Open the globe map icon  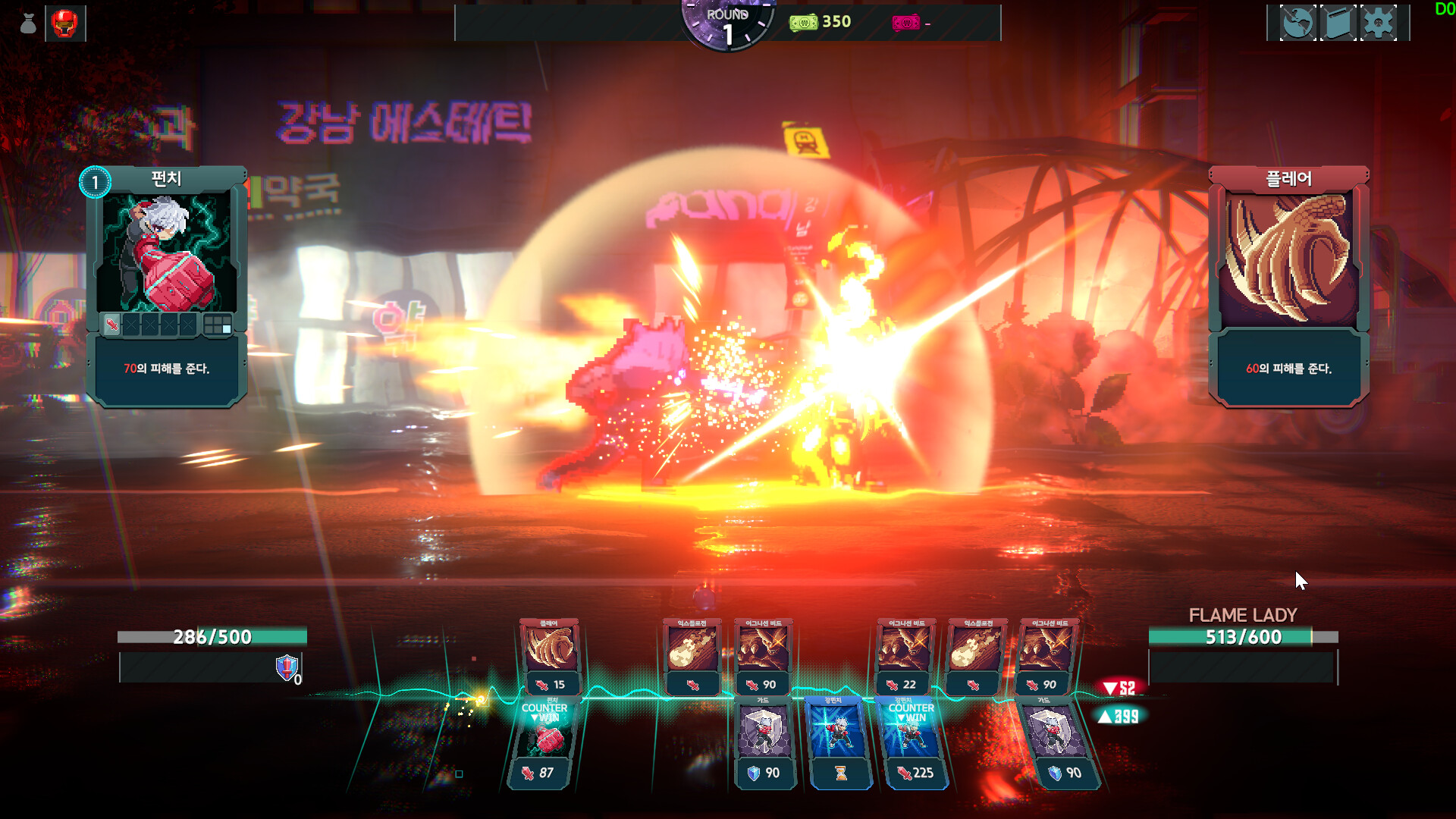coord(1298,23)
